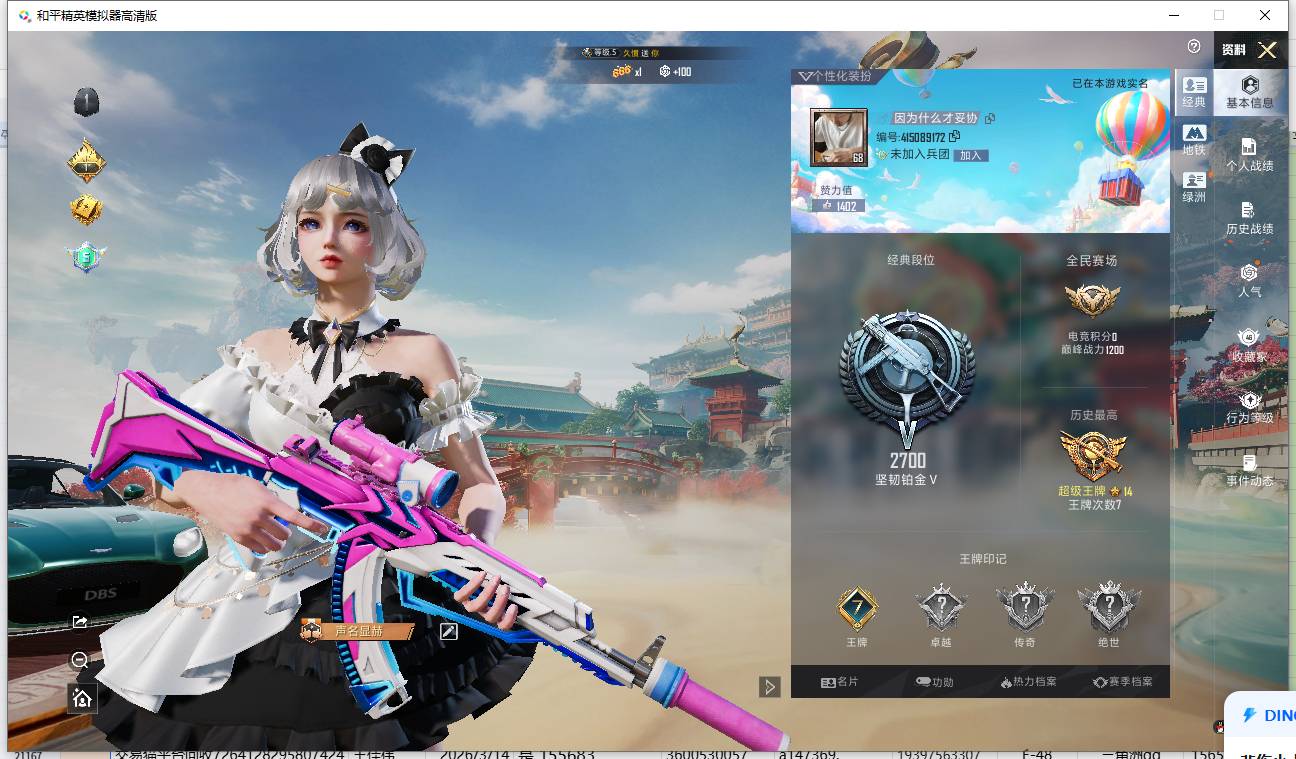Switch to the 经典 mode tab

pyautogui.click(x=1194, y=92)
